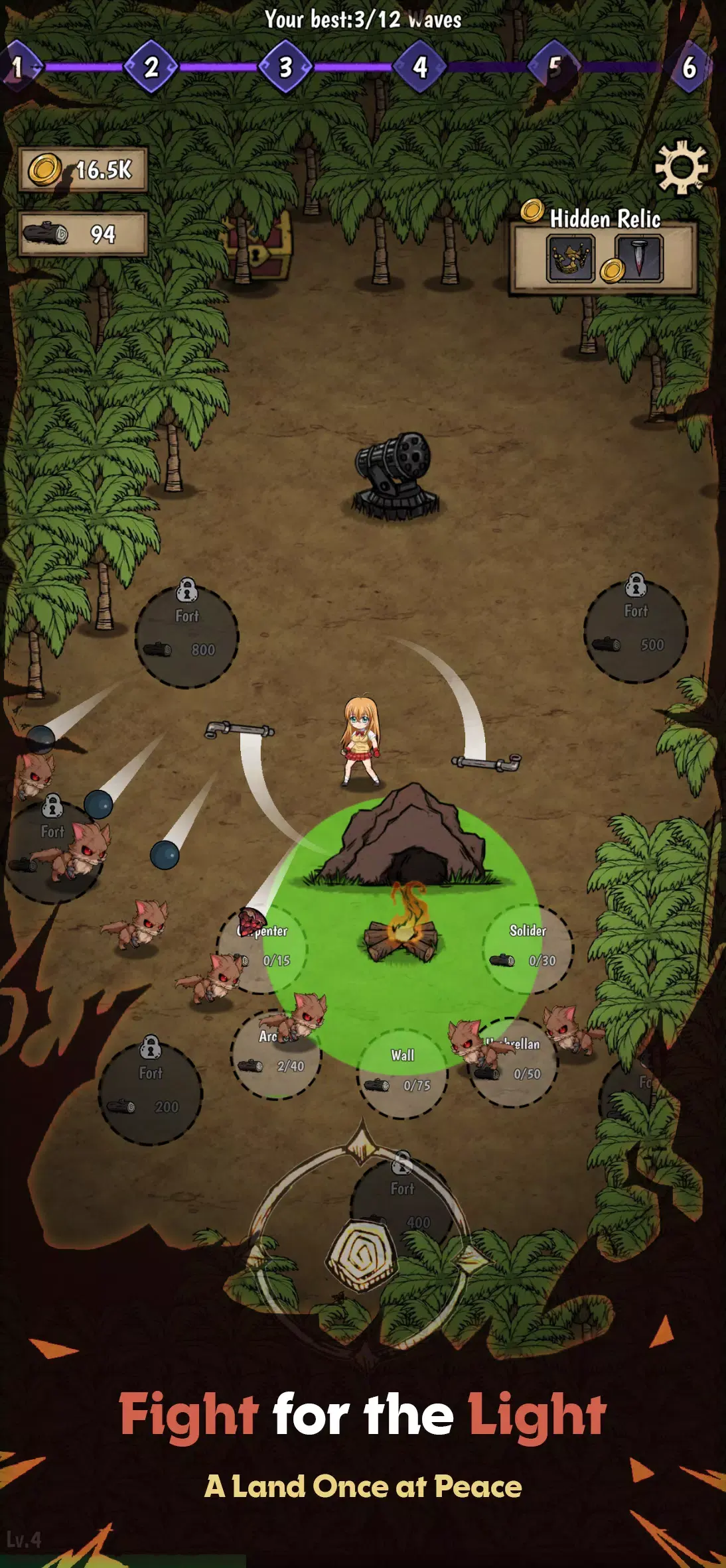726x1568 pixels.
Task: Select the Wall build circle
Action: [402, 1073]
